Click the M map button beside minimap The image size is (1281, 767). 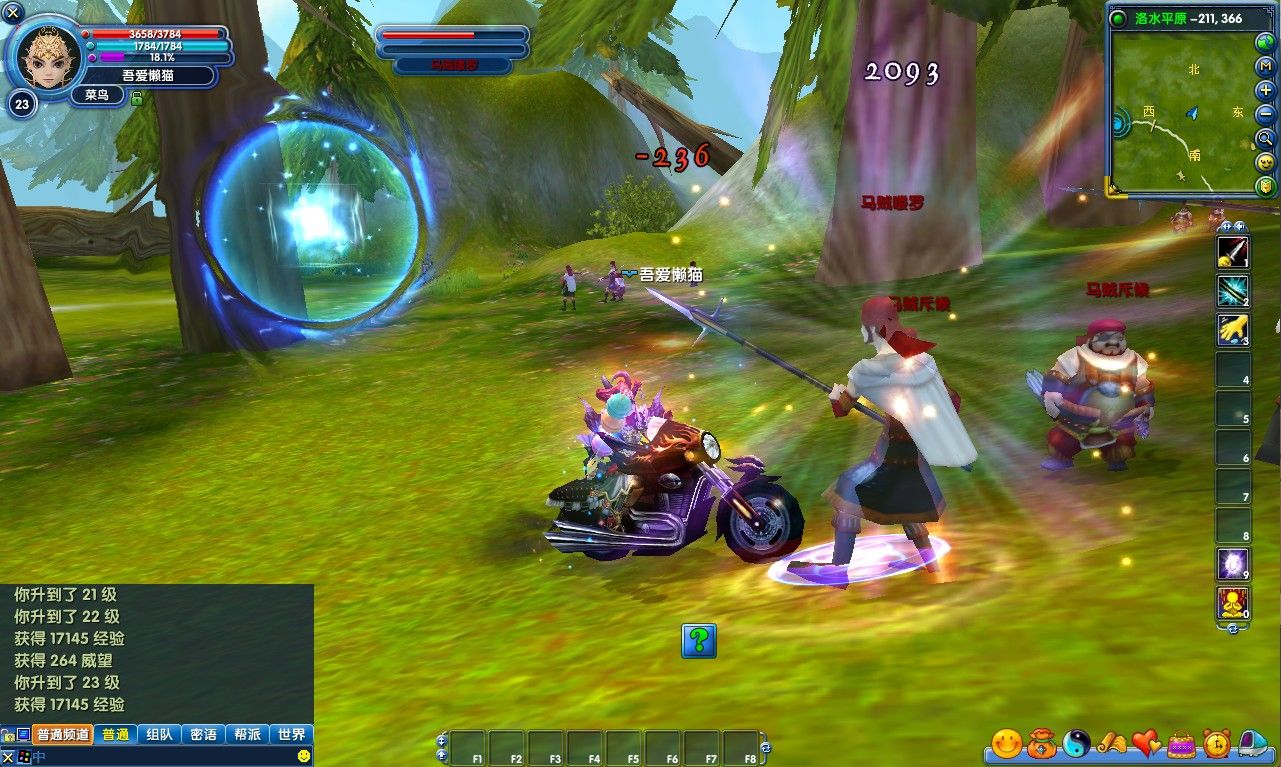point(1266,65)
